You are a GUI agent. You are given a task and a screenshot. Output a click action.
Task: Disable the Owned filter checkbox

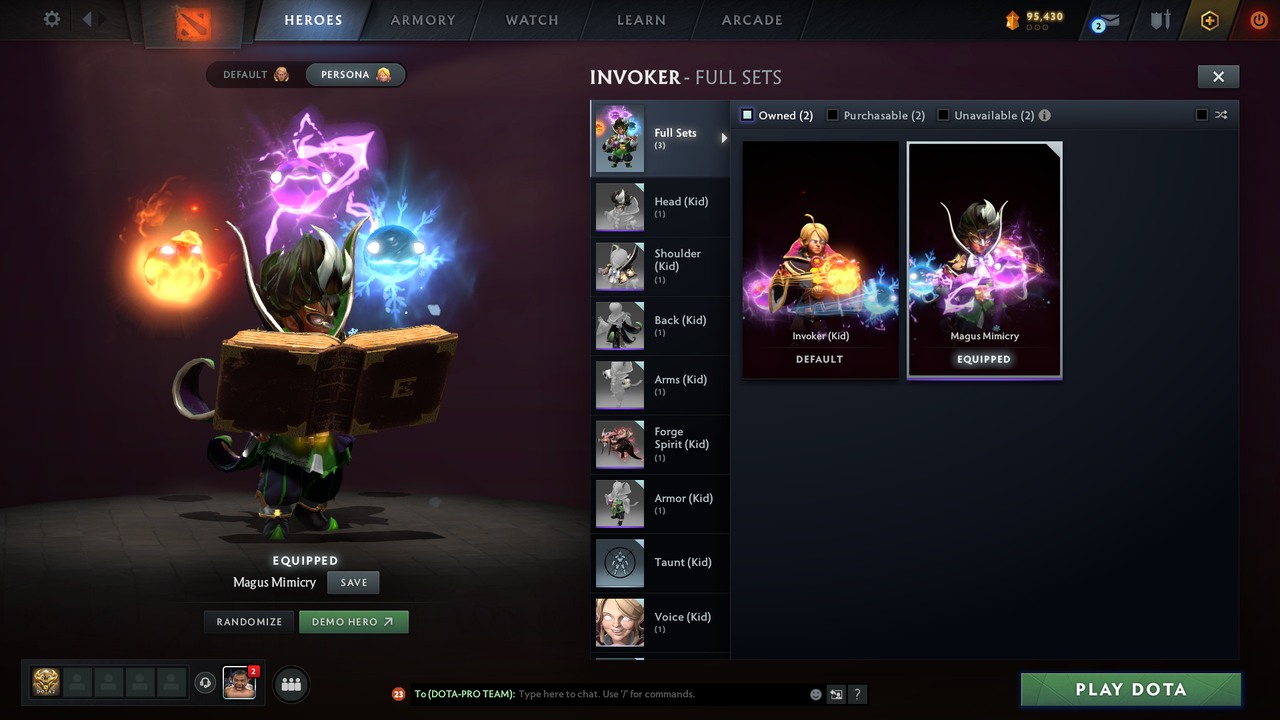click(746, 115)
